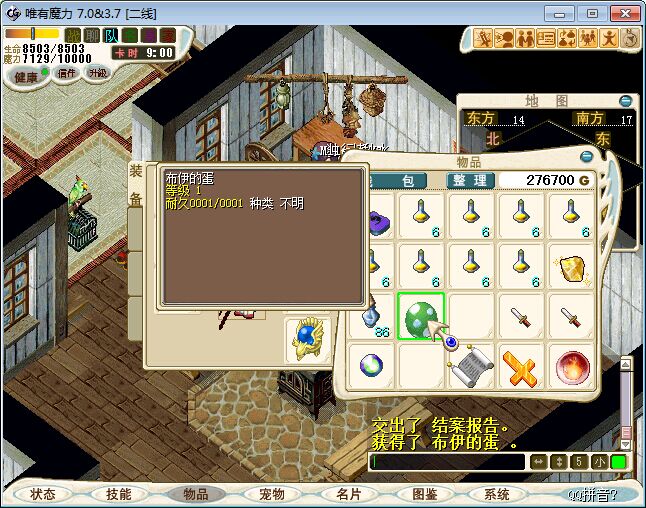The width and height of the screenshot is (646, 508).
Task: Click the 整理 (Sort) button in inventory
Action: pyautogui.click(x=471, y=181)
